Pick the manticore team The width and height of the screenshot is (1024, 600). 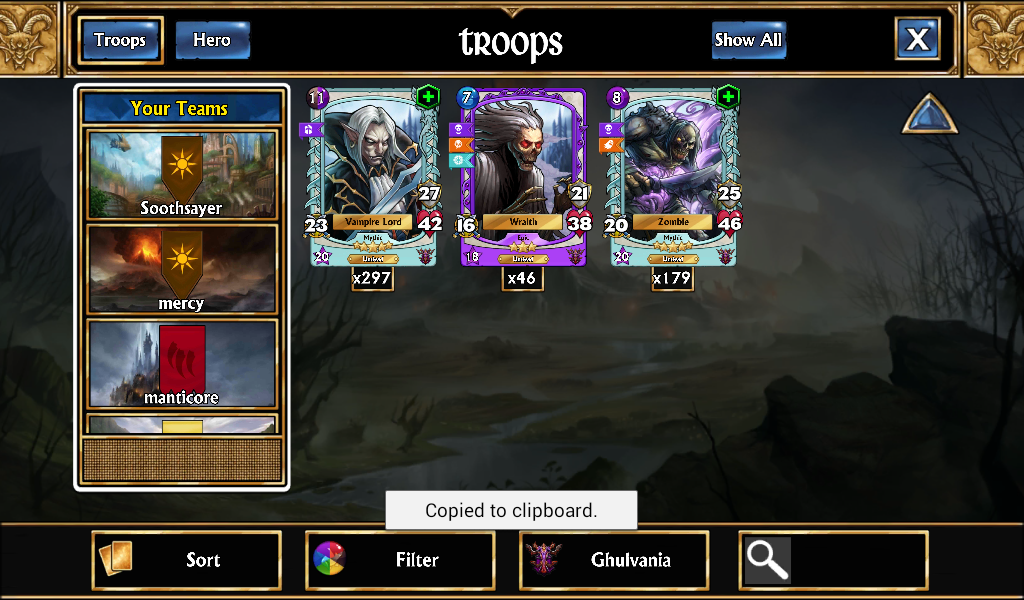pos(181,363)
